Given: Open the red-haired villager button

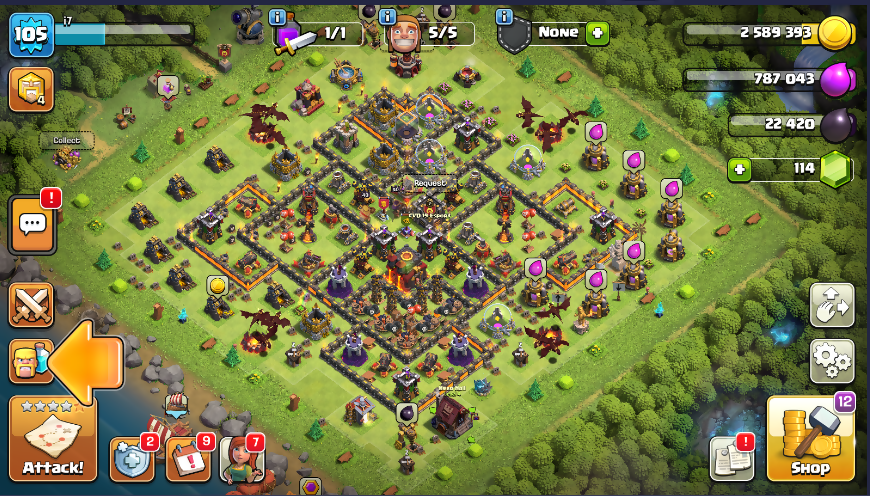Looking at the screenshot, I should click(241, 460).
